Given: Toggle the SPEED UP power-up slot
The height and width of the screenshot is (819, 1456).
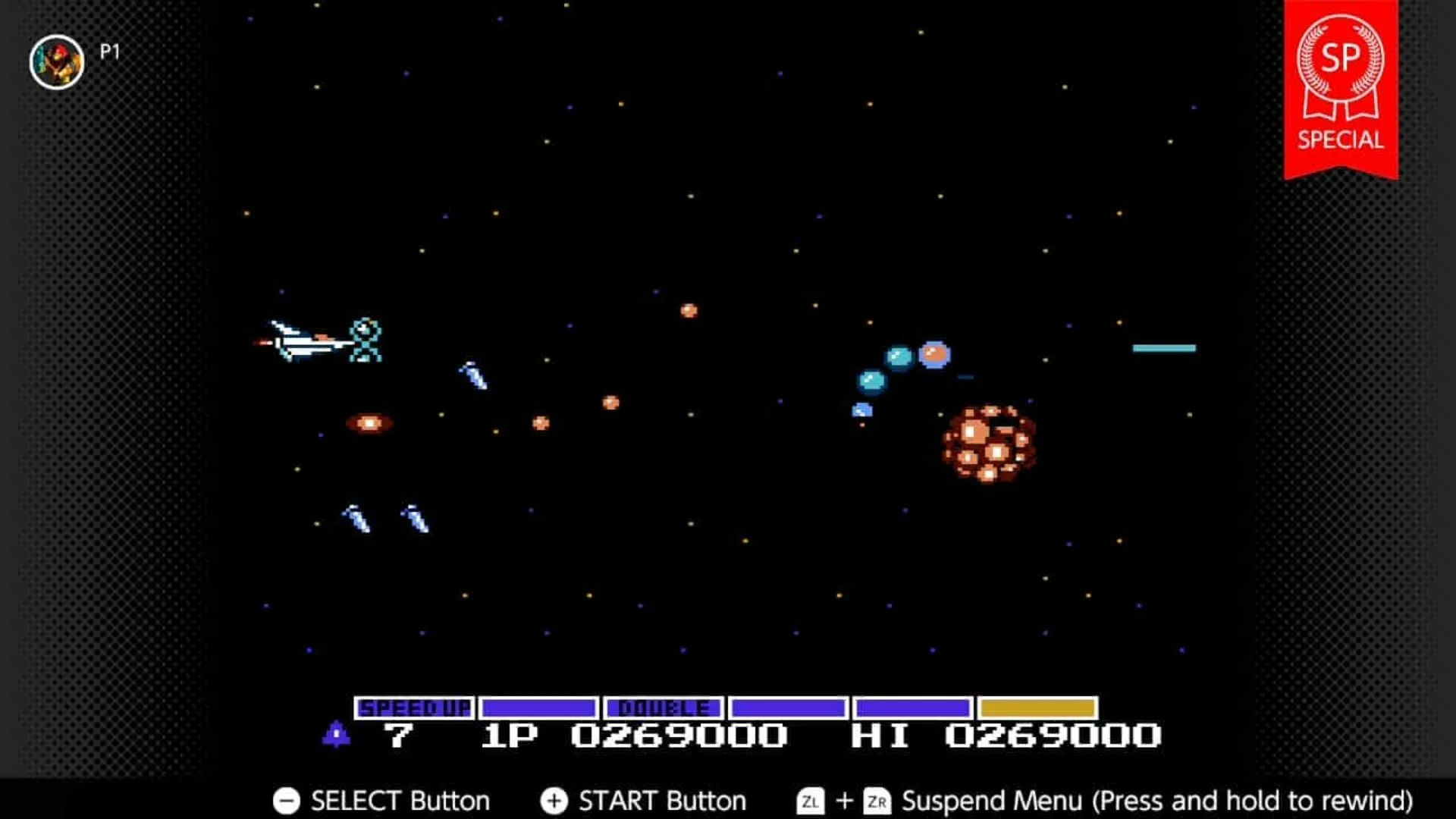Looking at the screenshot, I should coord(413,709).
